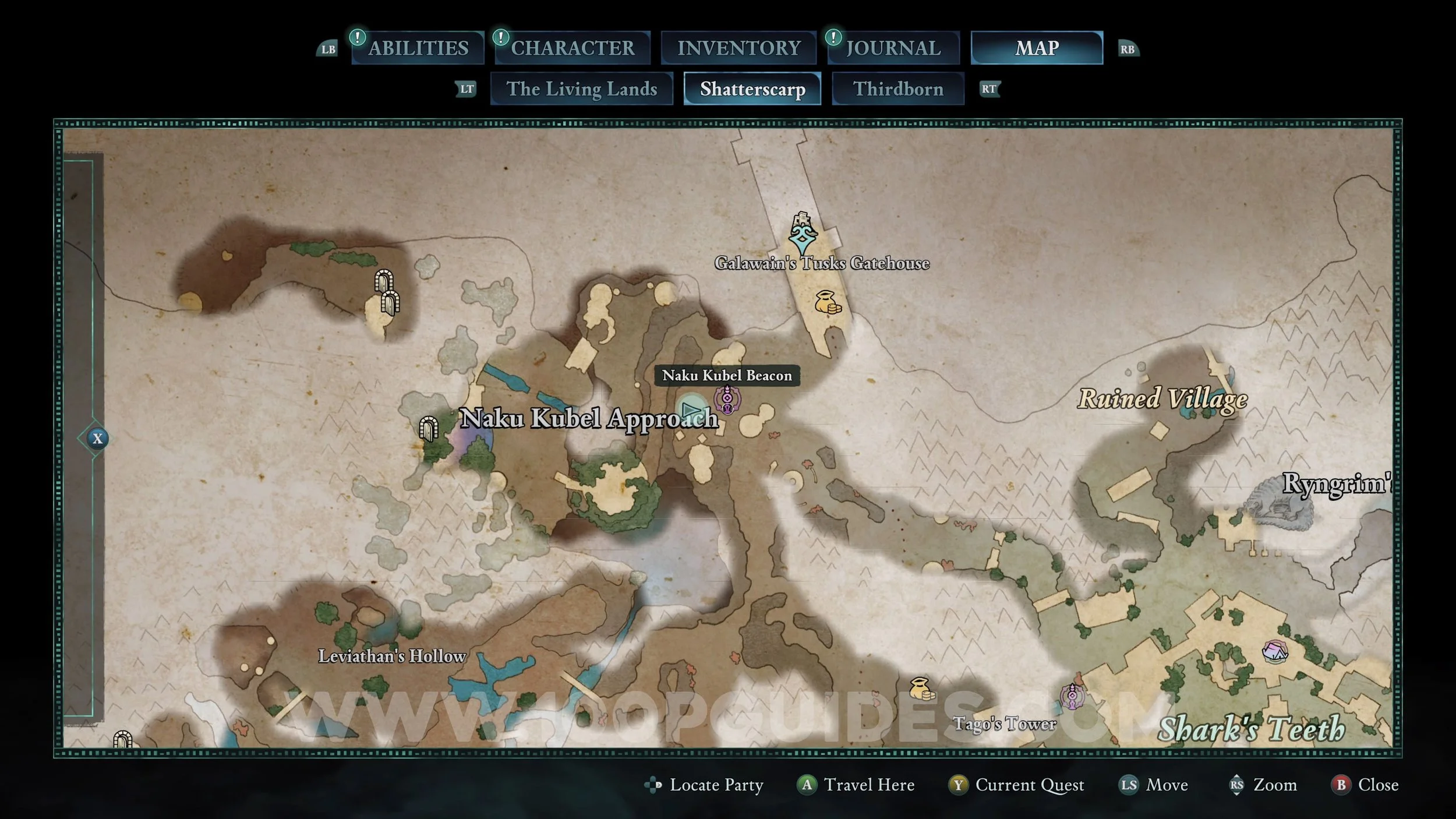1456x819 pixels.
Task: Select the merchant bag icon below the Gatehouse
Action: coord(828,302)
